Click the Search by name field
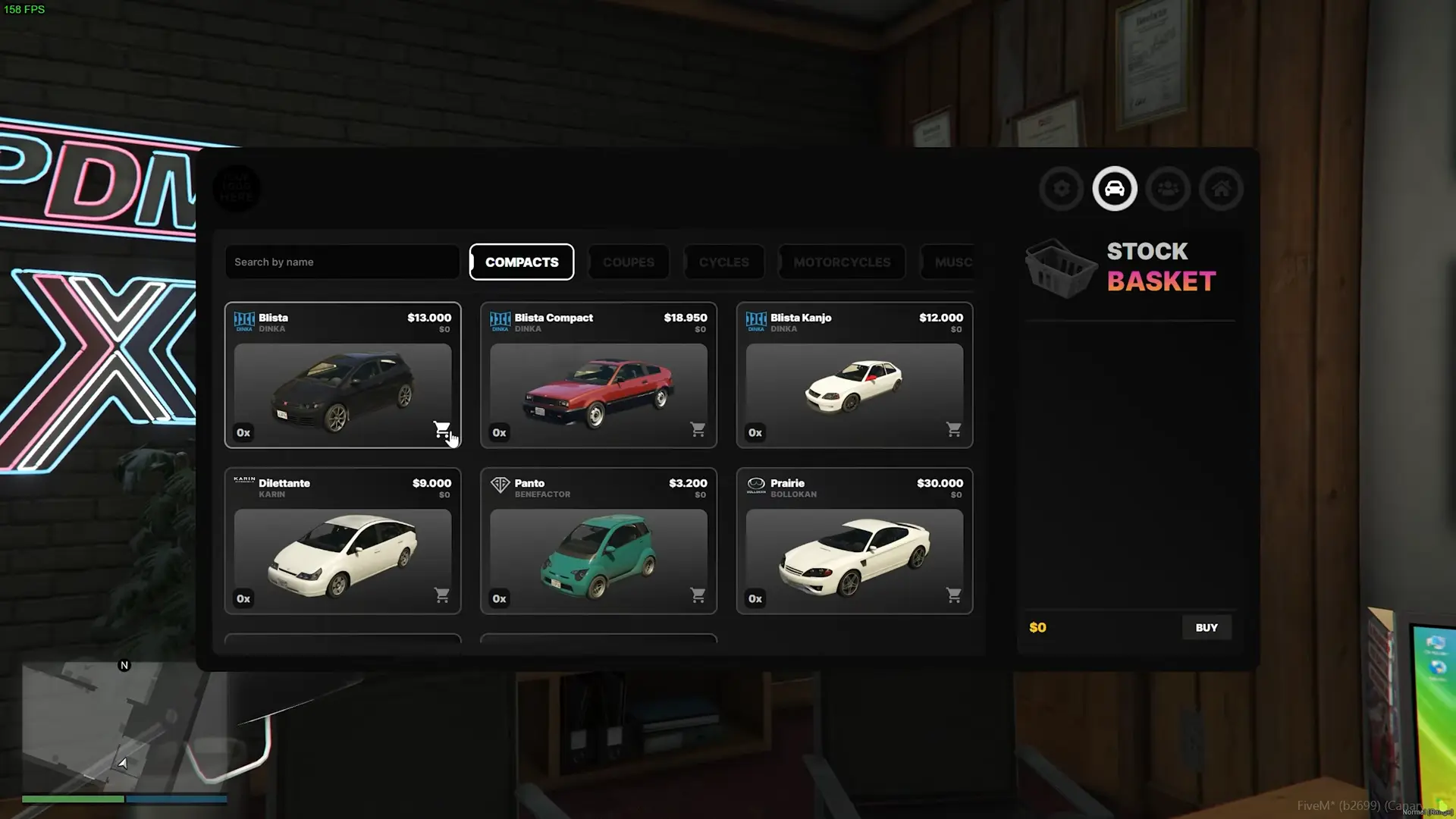 (342, 262)
